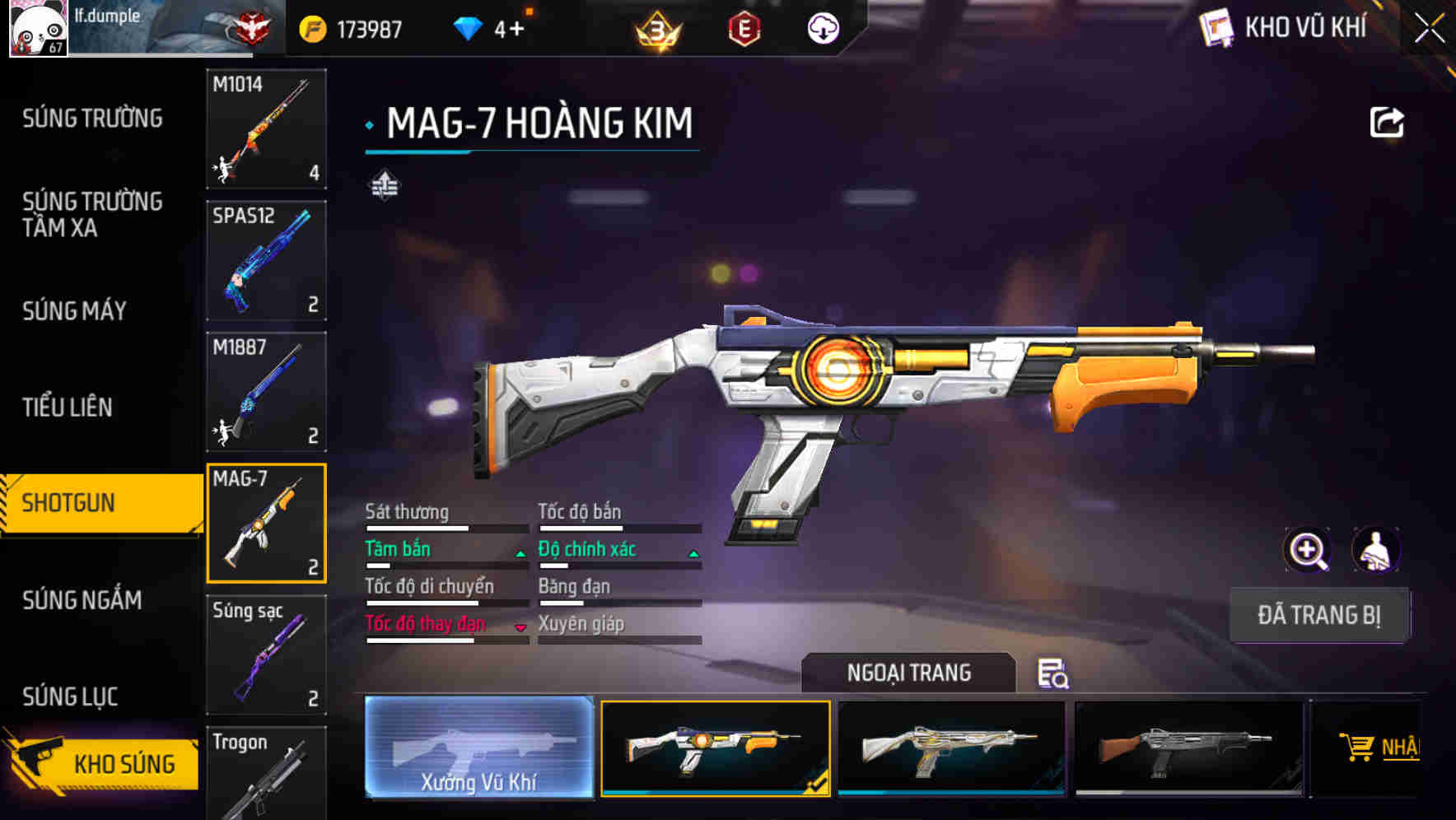Choose the default wooden MAG-7 skin
1456x820 pixels.
point(1188,748)
